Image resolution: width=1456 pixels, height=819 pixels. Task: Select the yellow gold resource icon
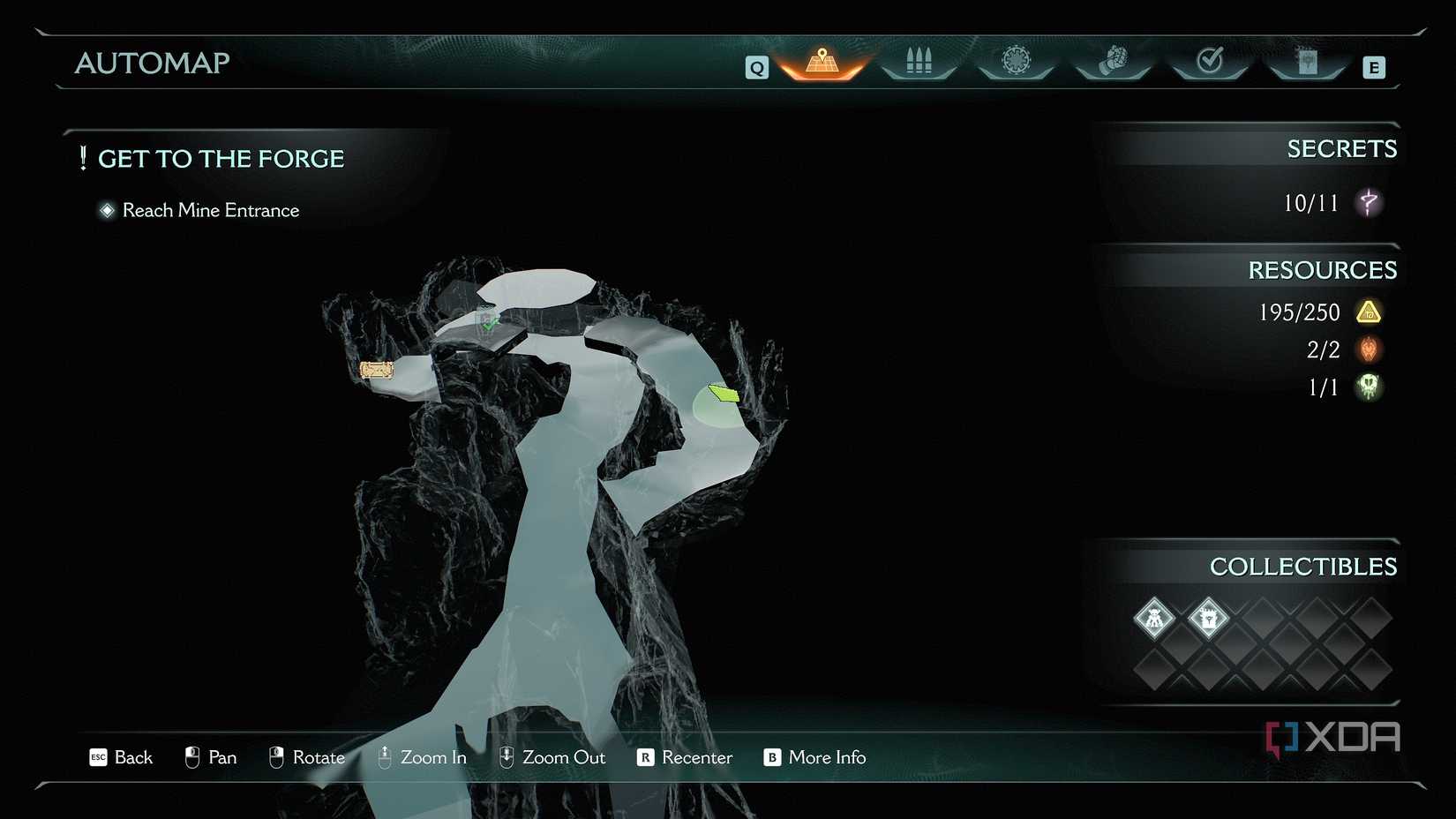pyautogui.click(x=1369, y=312)
